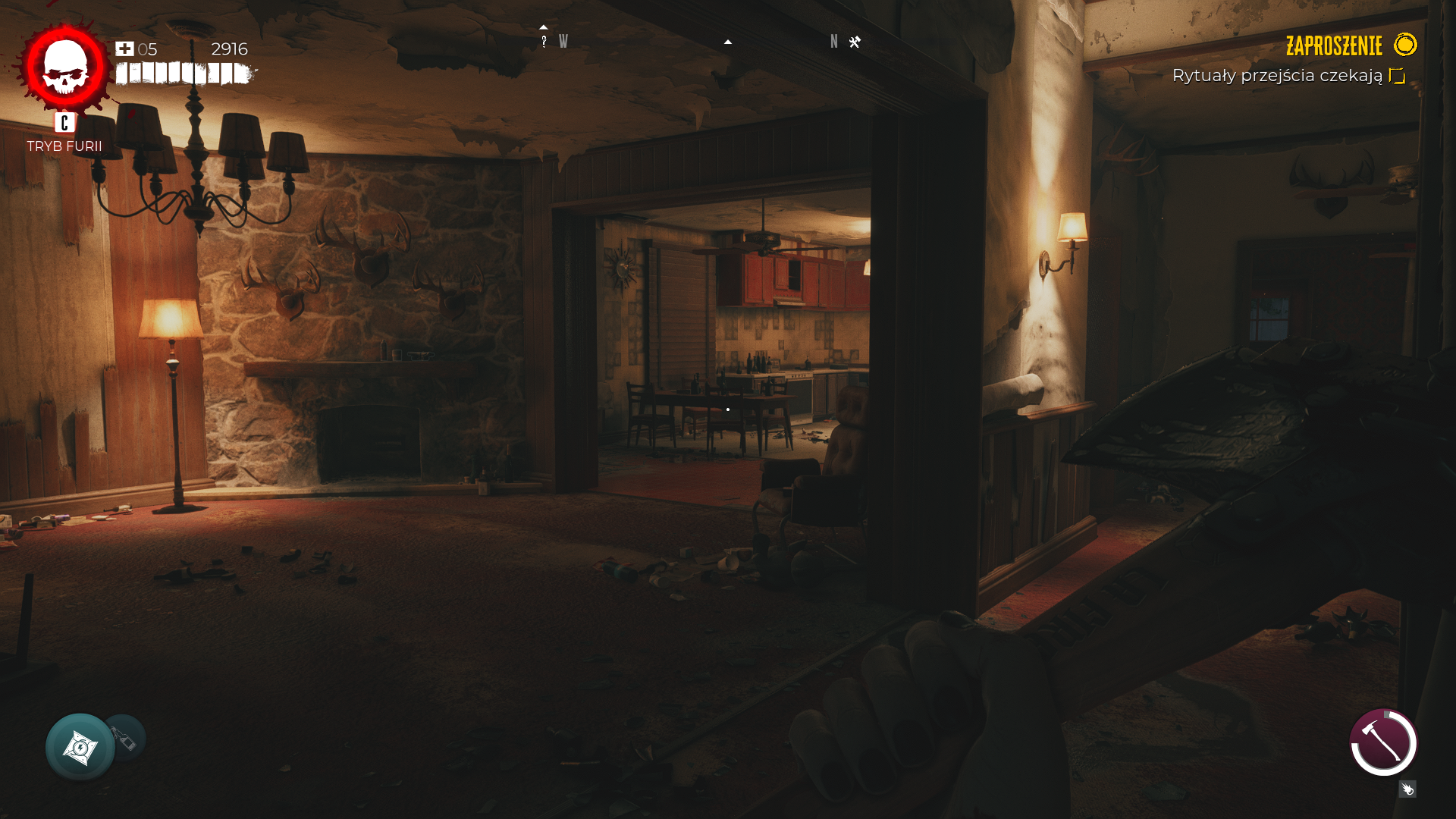Click the question mark compass marker
Viewport: 1456px width, 819px height.
click(x=544, y=42)
